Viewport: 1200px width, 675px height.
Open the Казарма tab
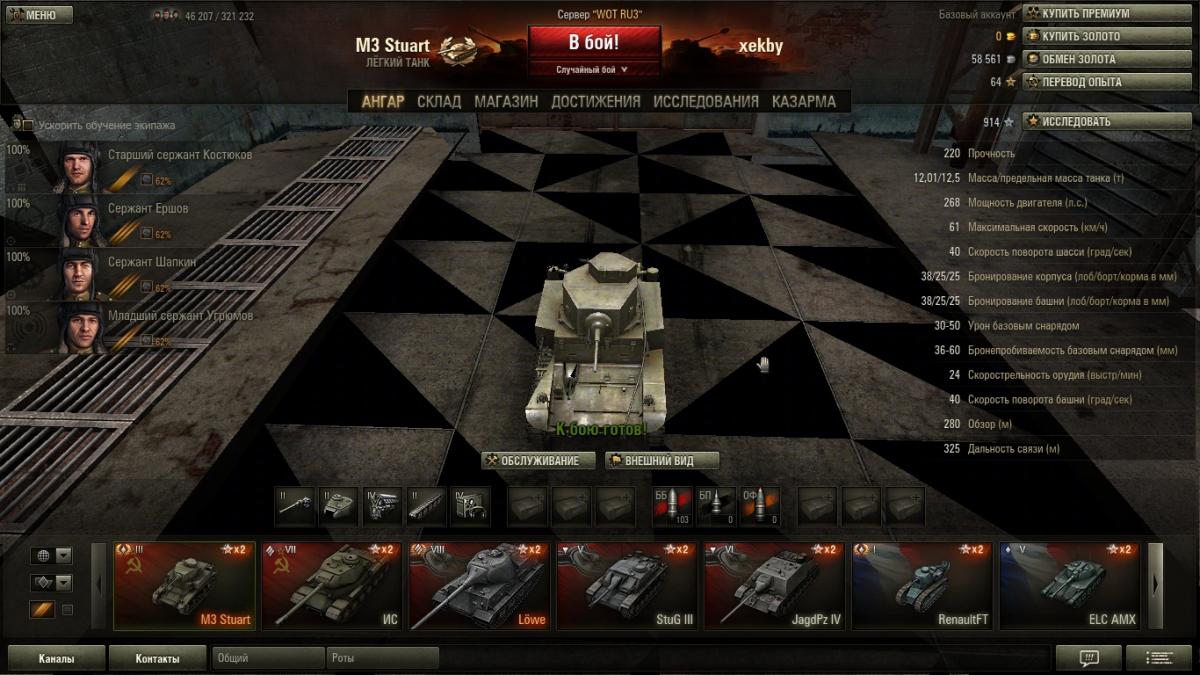804,101
